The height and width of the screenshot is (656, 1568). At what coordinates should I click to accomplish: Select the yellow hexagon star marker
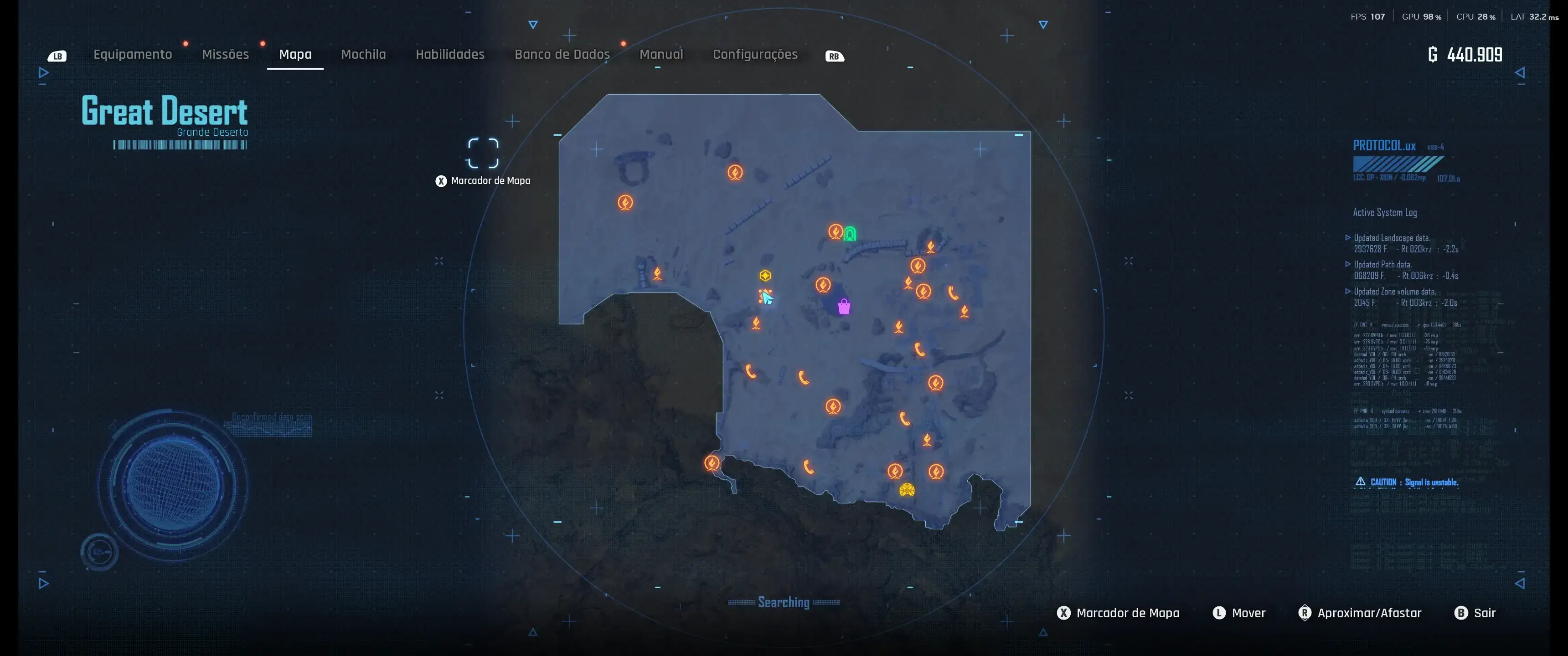(x=765, y=276)
